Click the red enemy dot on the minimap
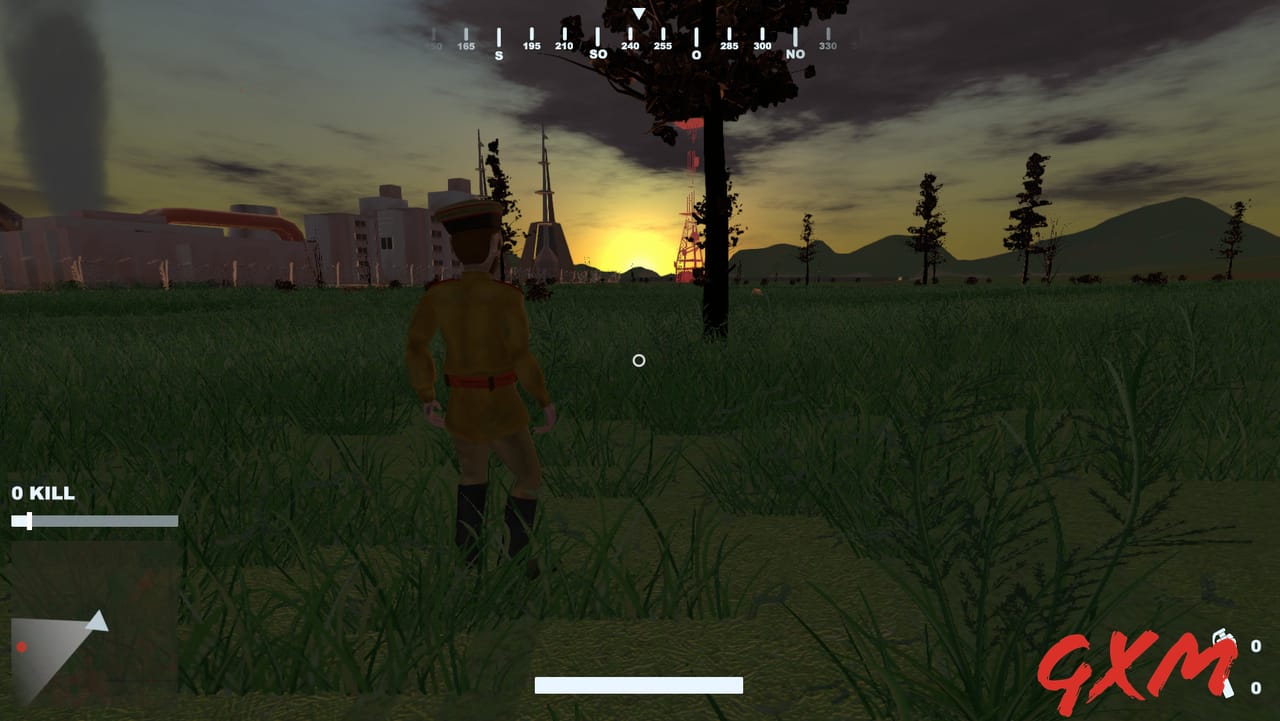 coord(22,646)
